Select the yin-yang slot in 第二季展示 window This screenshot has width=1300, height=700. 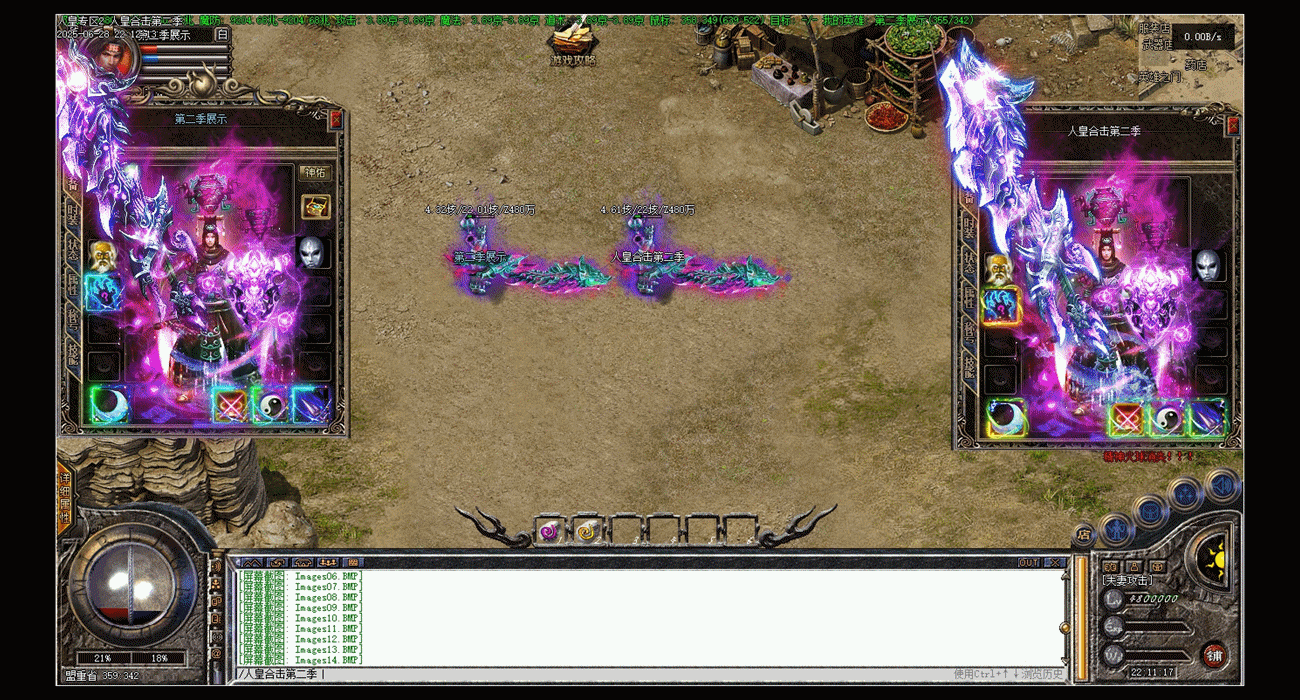(x=270, y=405)
